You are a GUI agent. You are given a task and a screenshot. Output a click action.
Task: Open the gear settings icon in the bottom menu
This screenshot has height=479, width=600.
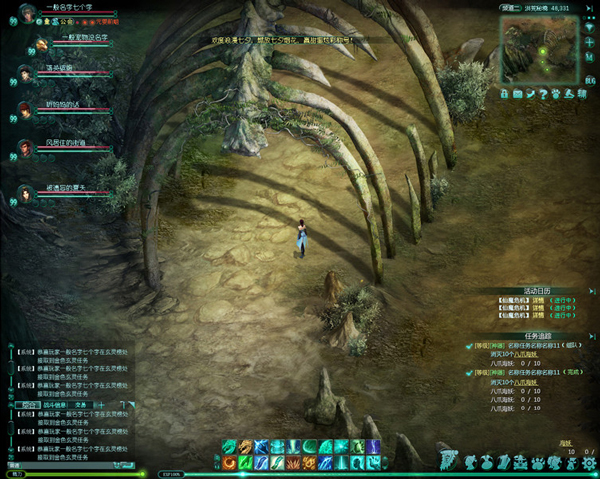click(x=591, y=462)
